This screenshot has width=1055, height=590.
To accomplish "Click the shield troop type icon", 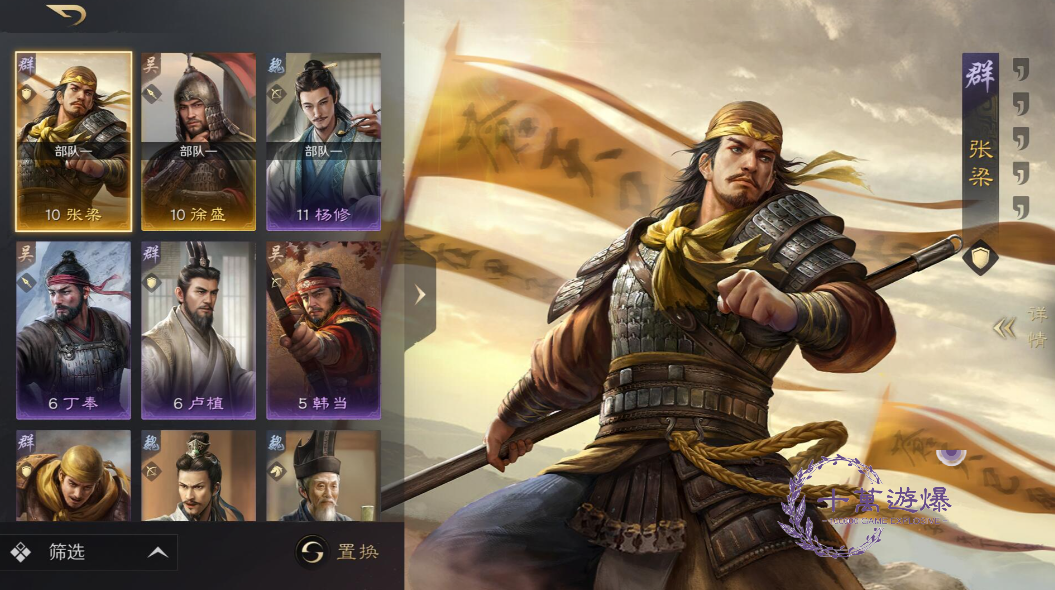I will click(980, 257).
